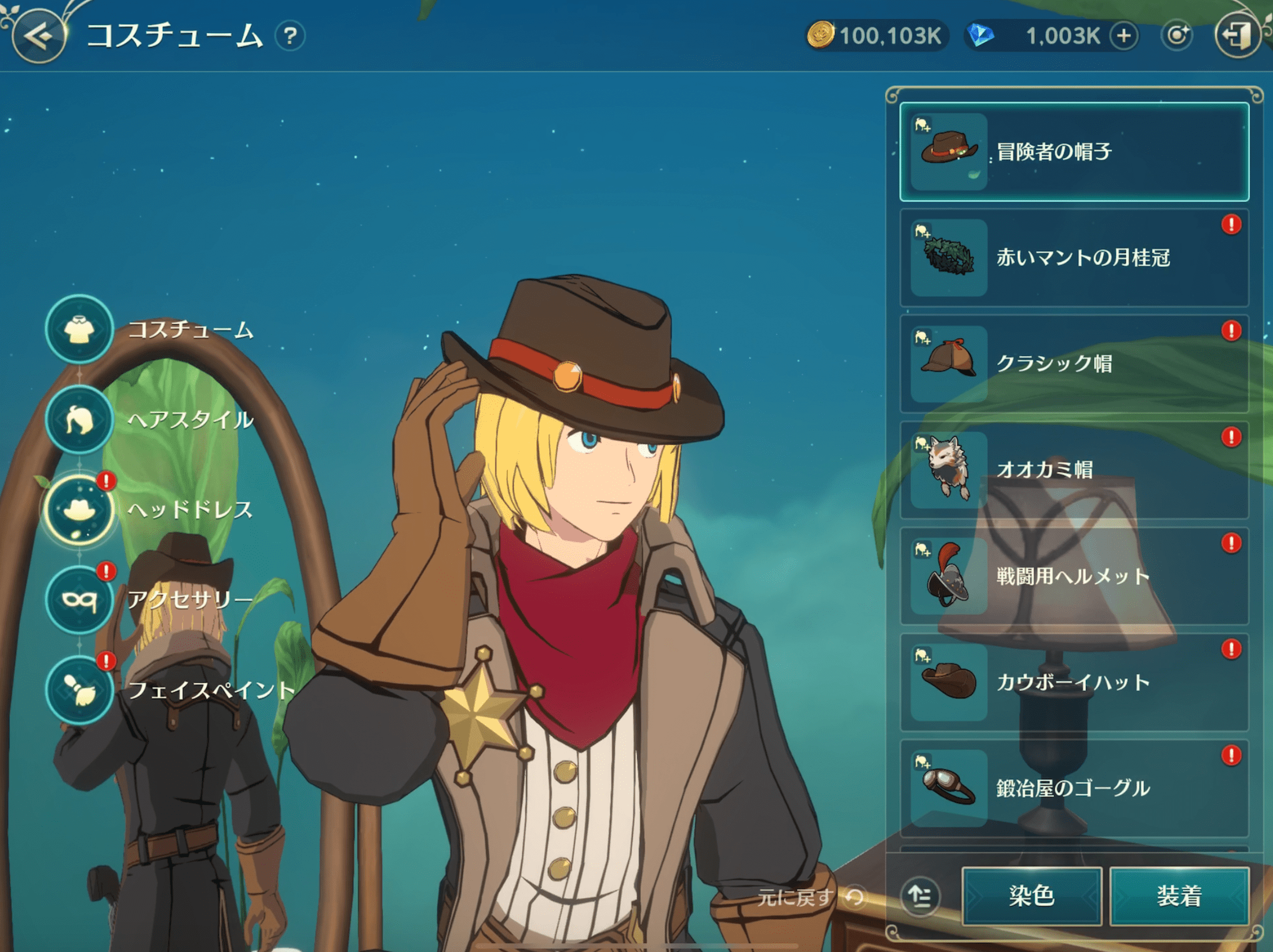Image resolution: width=1273 pixels, height=952 pixels.
Task: Open the camera capture icon
Action: (x=1176, y=36)
